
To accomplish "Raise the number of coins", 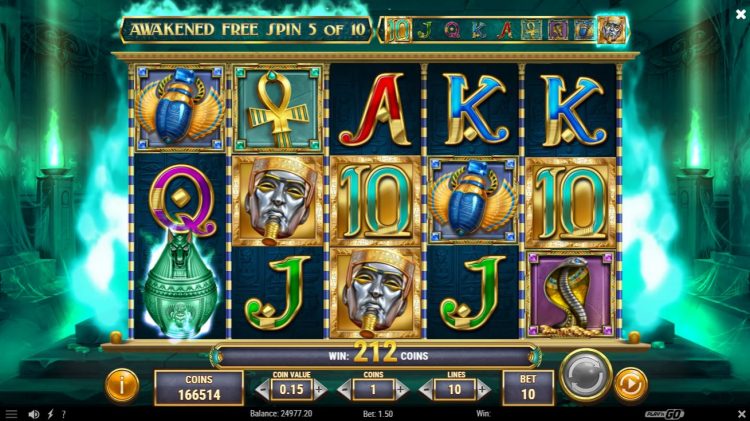I will (401, 389).
